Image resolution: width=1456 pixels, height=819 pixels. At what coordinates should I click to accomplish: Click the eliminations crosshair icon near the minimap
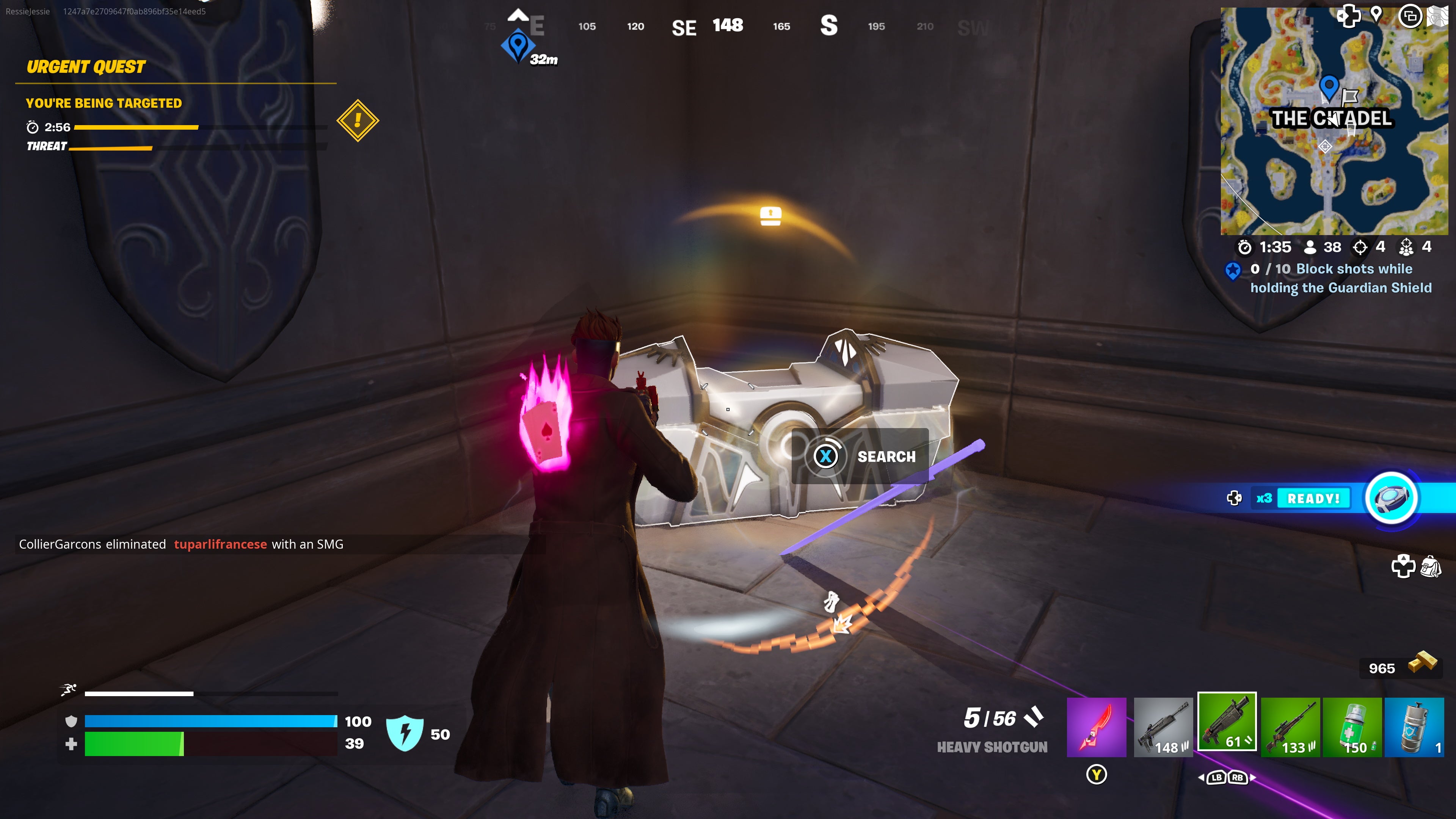pyautogui.click(x=1360, y=247)
